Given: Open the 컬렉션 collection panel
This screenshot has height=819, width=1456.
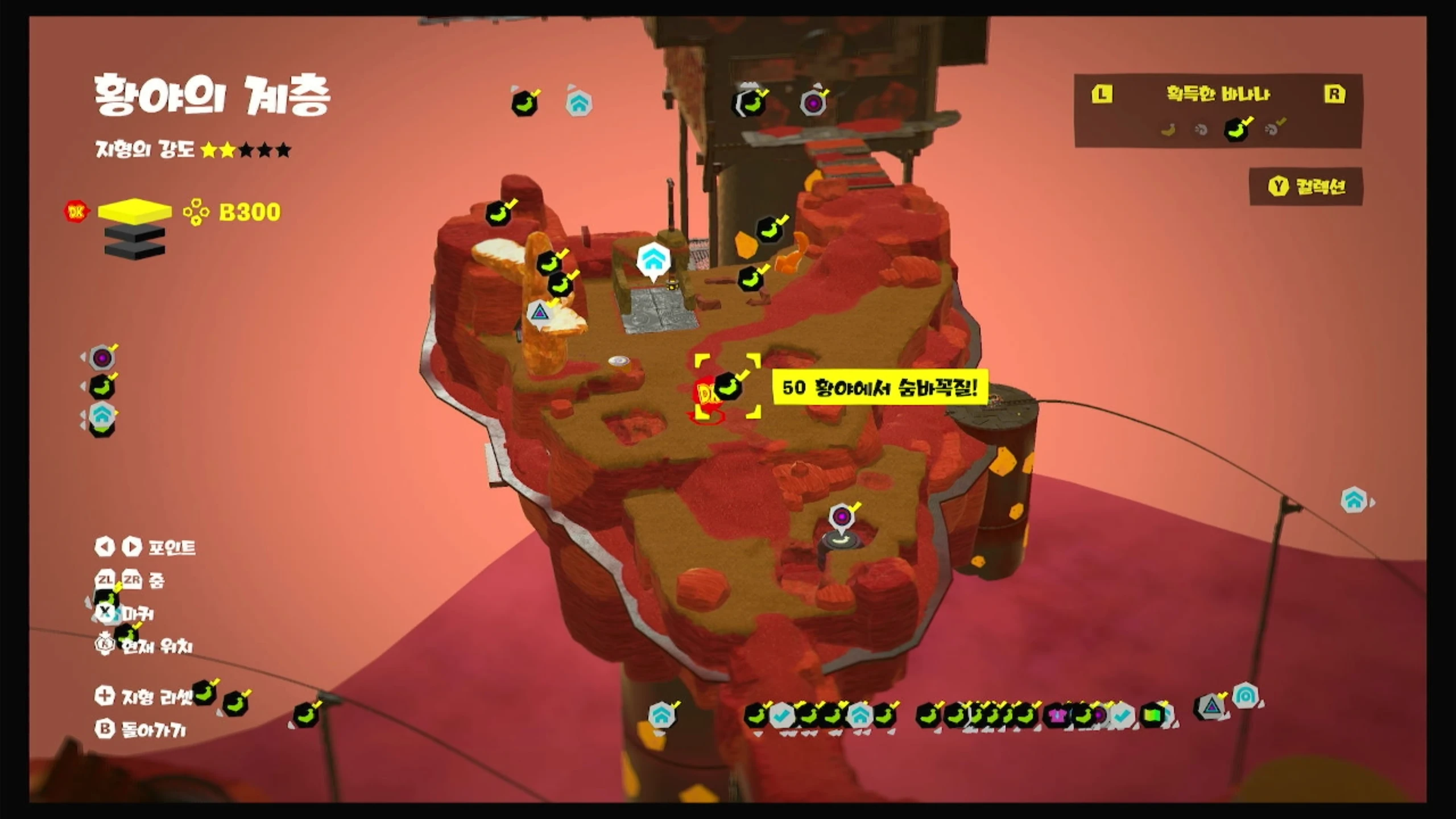Looking at the screenshot, I should pos(1306,187).
